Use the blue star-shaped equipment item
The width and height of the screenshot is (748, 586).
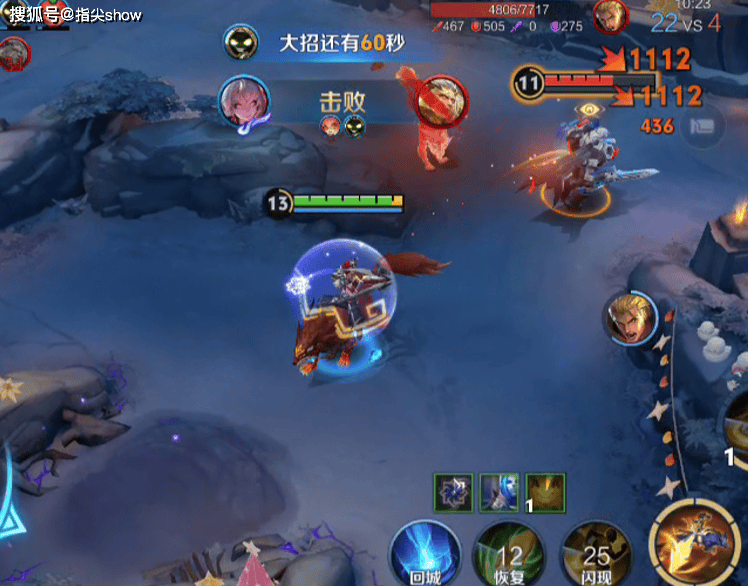pos(453,493)
